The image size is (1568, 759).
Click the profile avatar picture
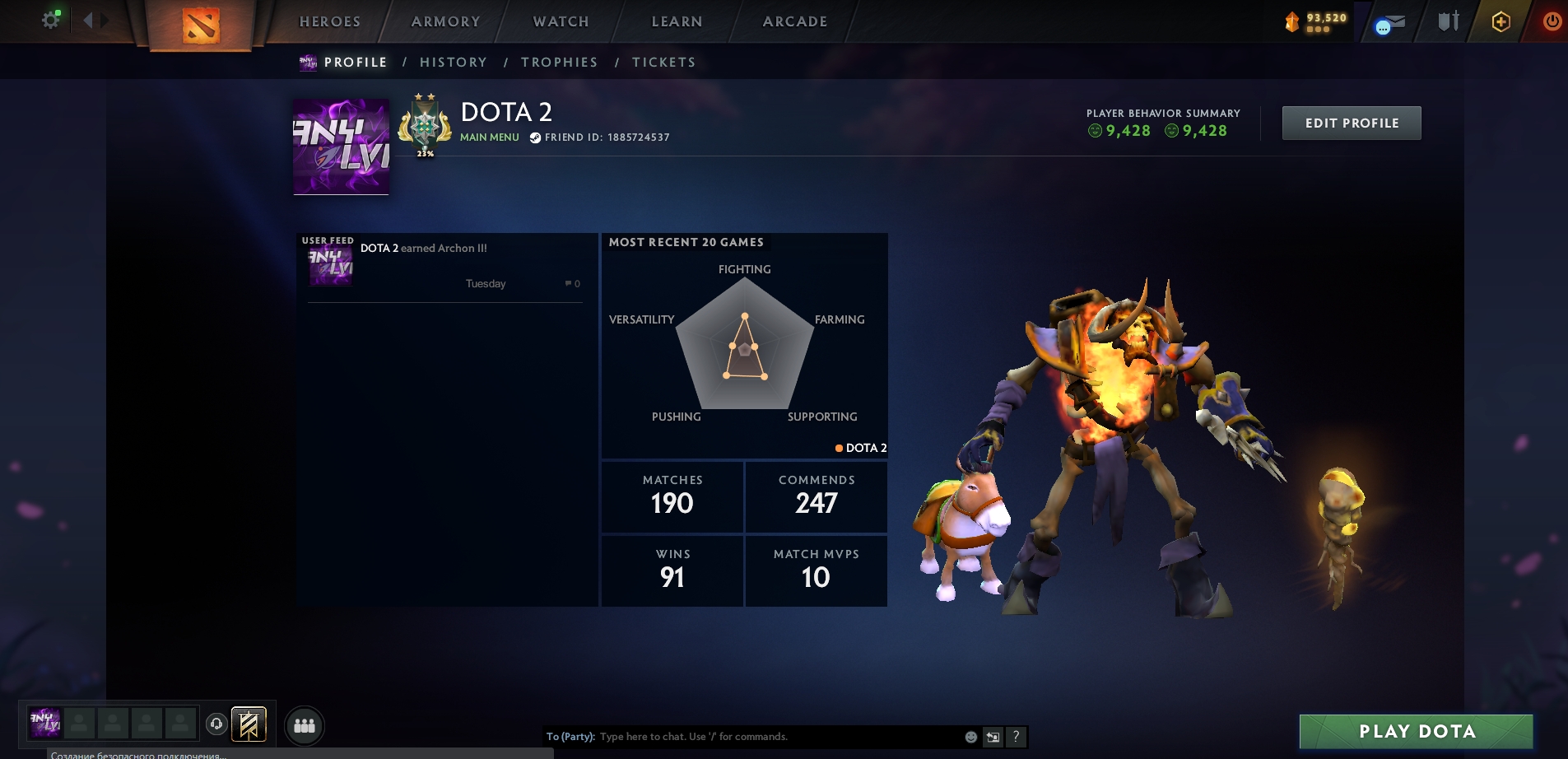[342, 147]
